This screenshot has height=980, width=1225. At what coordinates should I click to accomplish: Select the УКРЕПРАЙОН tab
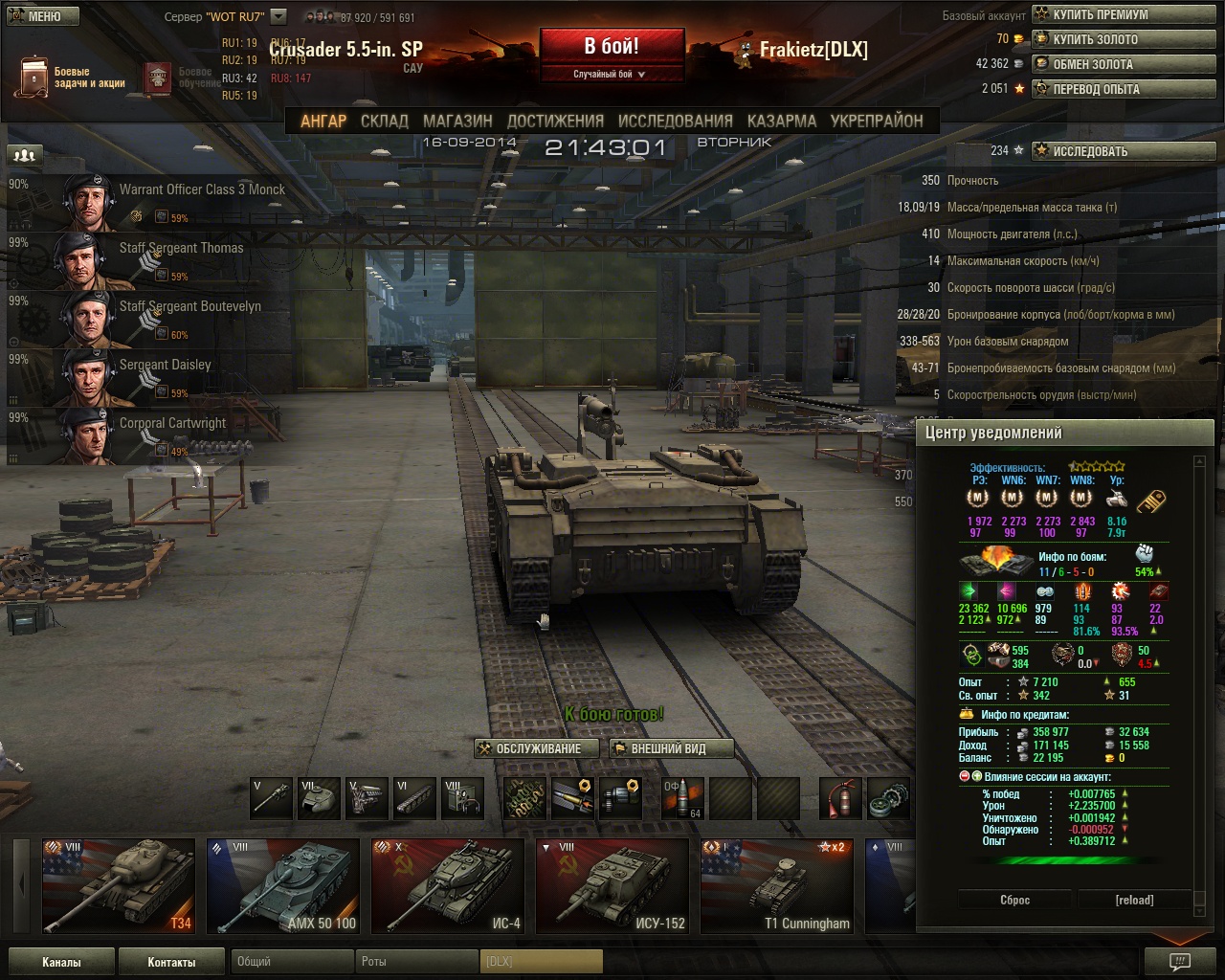tap(877, 122)
